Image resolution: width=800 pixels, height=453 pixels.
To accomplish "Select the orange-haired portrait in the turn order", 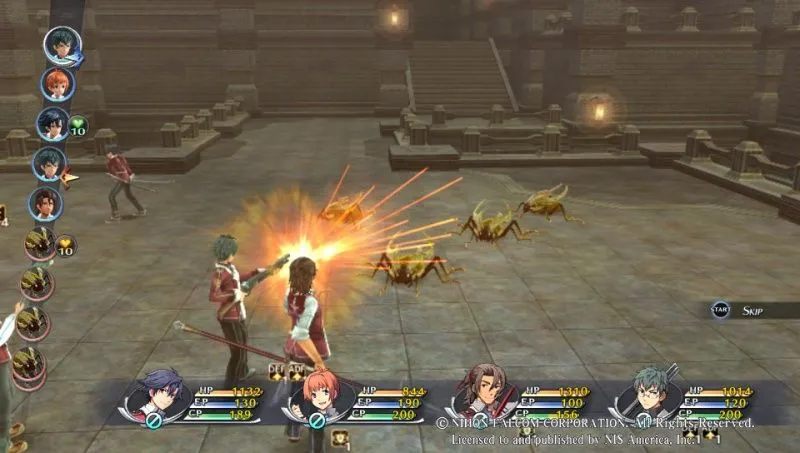I will coord(57,84).
